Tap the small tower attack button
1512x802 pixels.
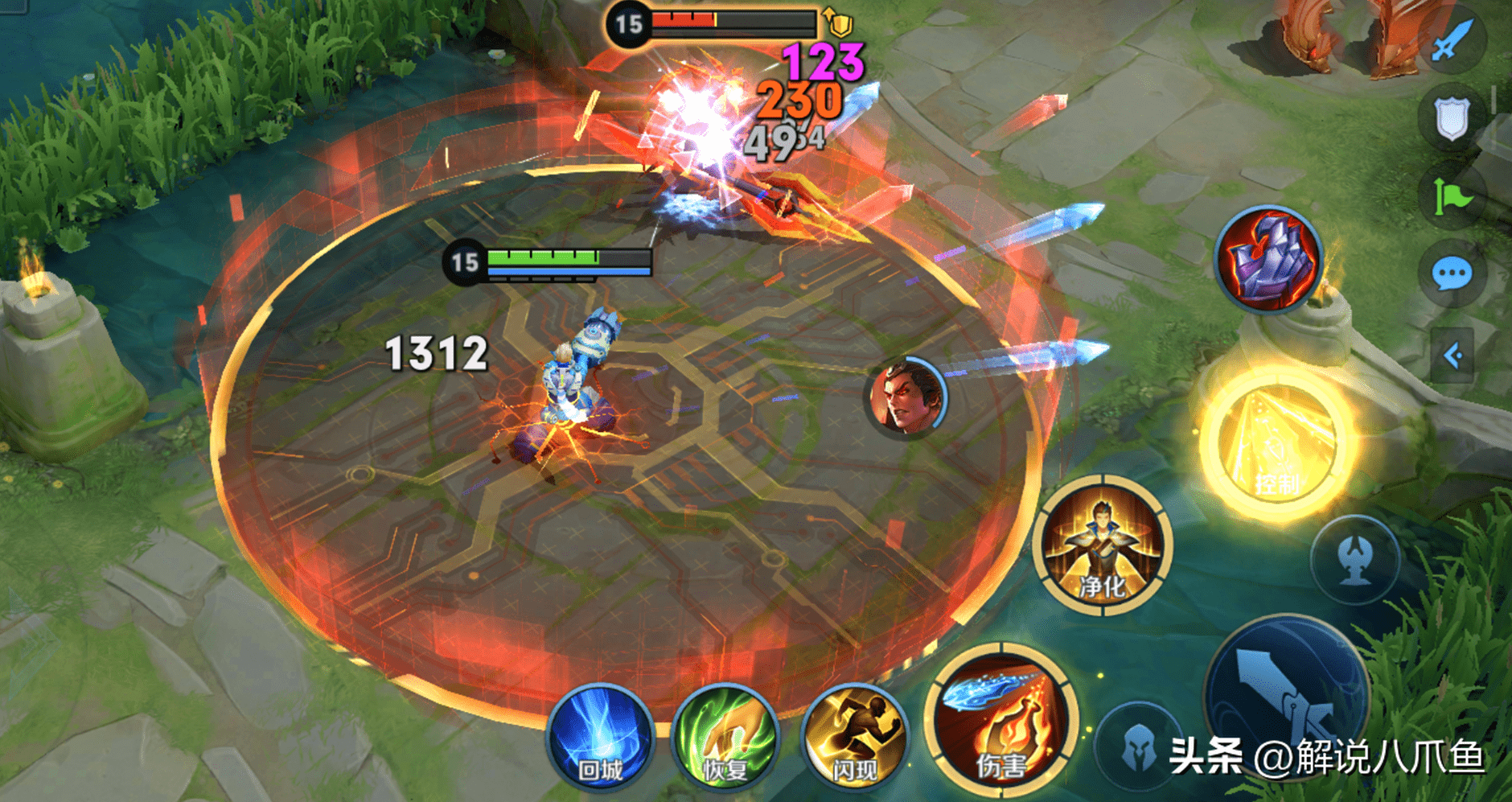(x=1356, y=560)
